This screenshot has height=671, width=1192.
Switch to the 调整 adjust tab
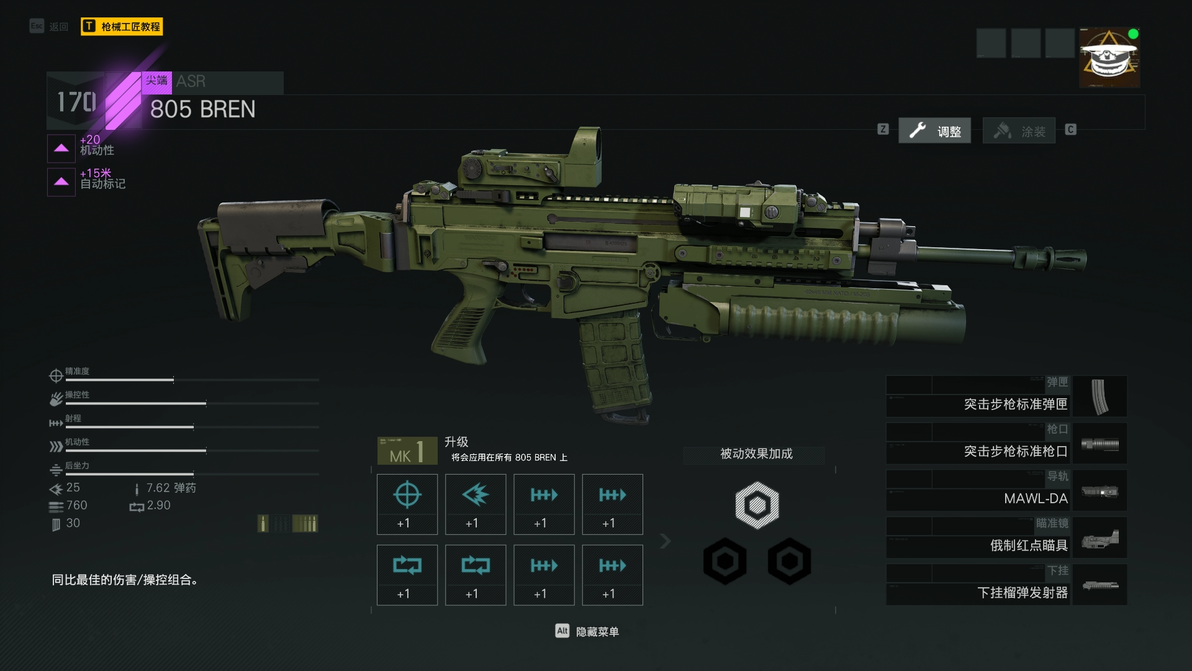935,131
